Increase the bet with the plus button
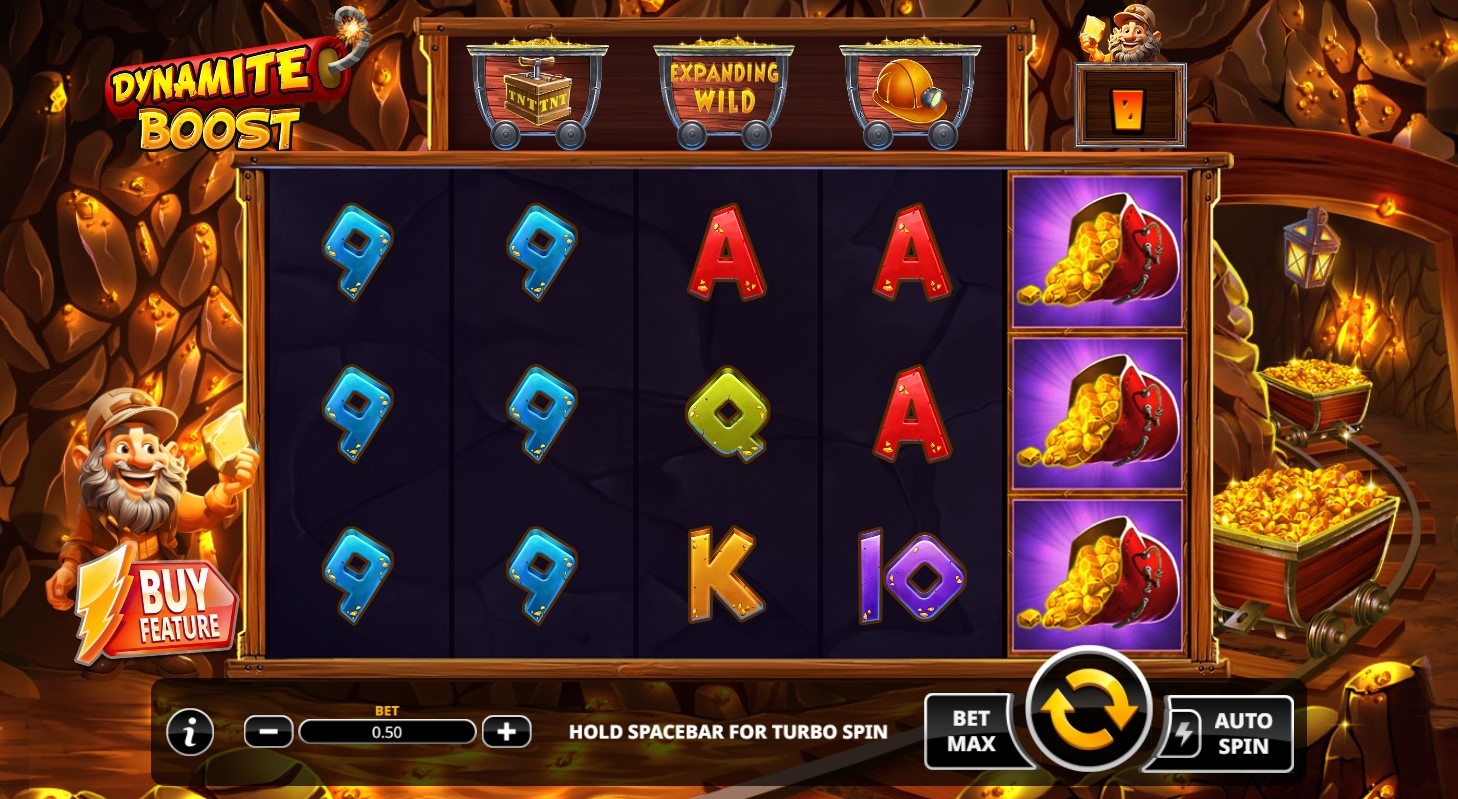Image resolution: width=1458 pixels, height=799 pixels. tap(506, 732)
